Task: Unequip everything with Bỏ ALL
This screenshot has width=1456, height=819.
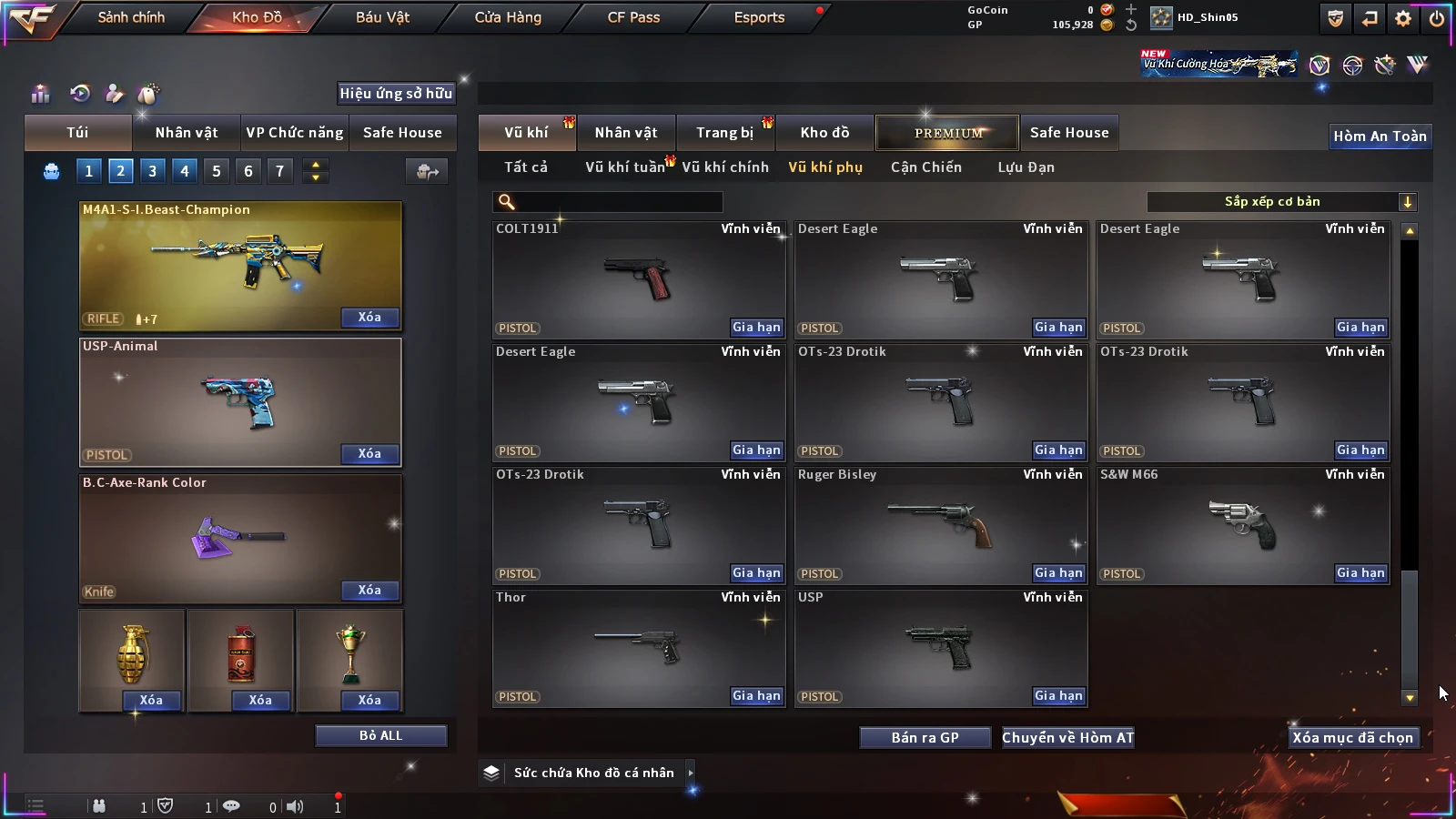Action: (x=380, y=736)
